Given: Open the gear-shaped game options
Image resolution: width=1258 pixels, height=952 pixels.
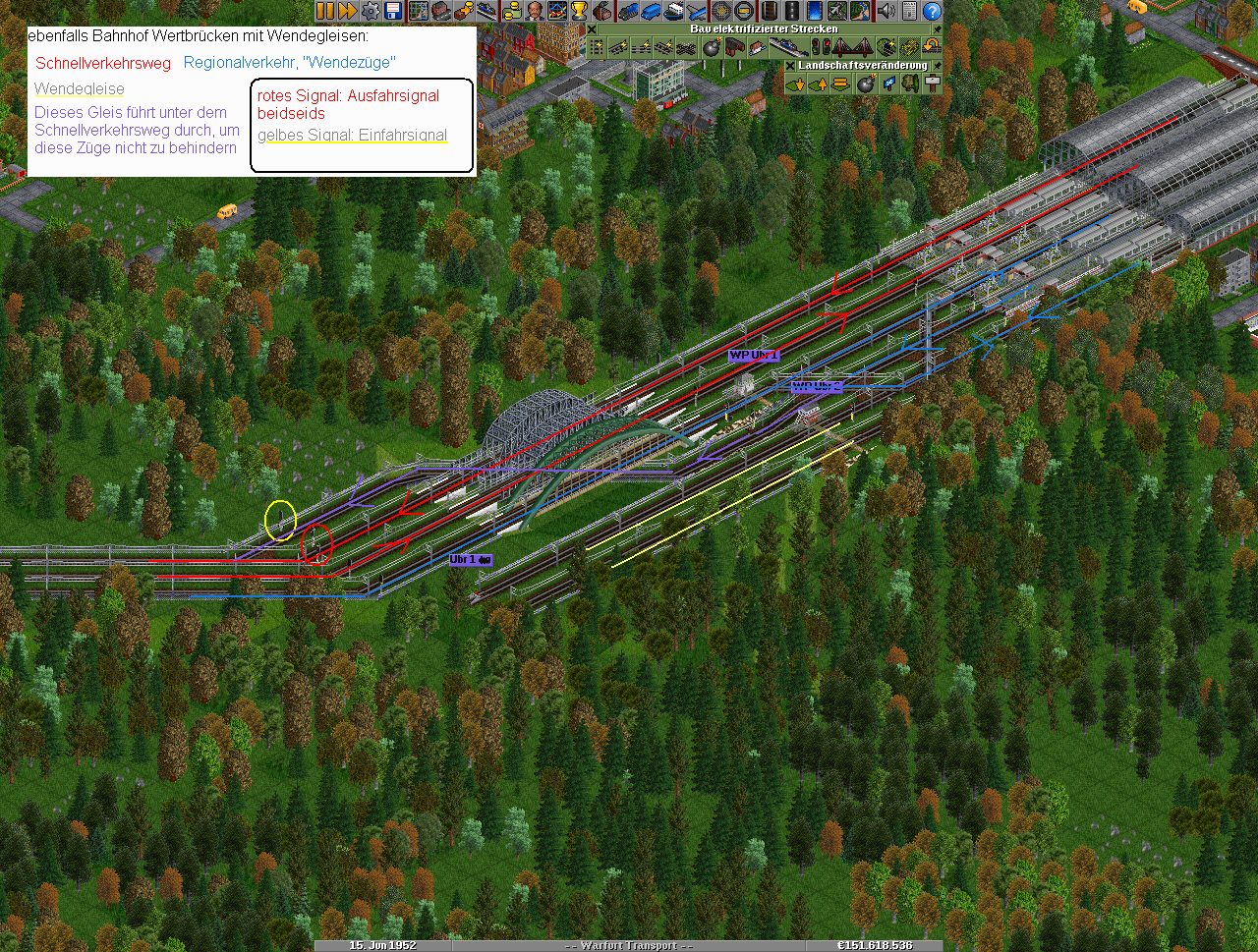Looking at the screenshot, I should point(371,11).
